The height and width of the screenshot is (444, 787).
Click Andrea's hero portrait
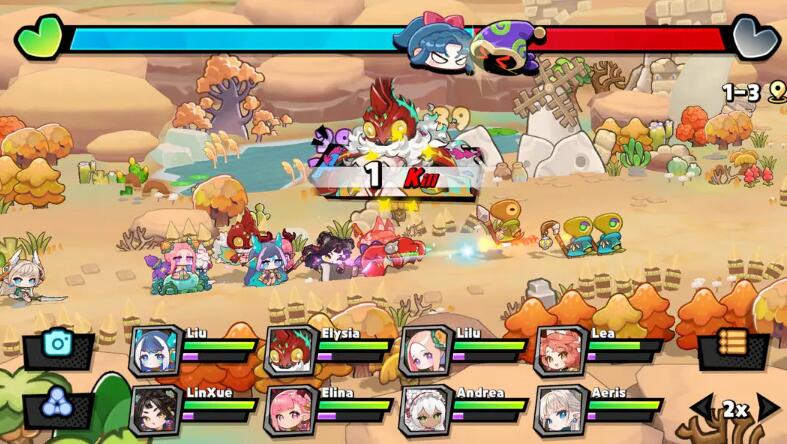click(x=425, y=409)
